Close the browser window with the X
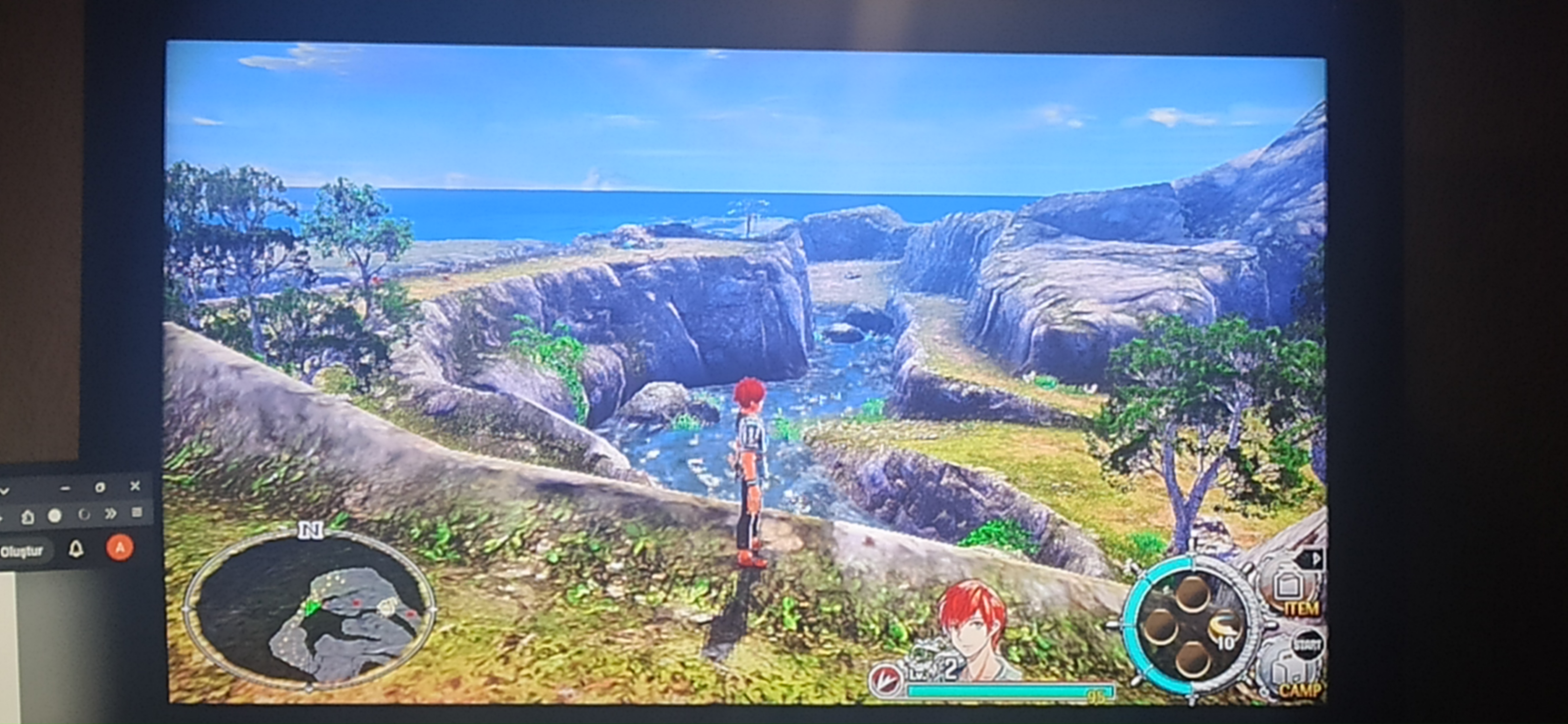This screenshot has height=724, width=1568. (135, 486)
